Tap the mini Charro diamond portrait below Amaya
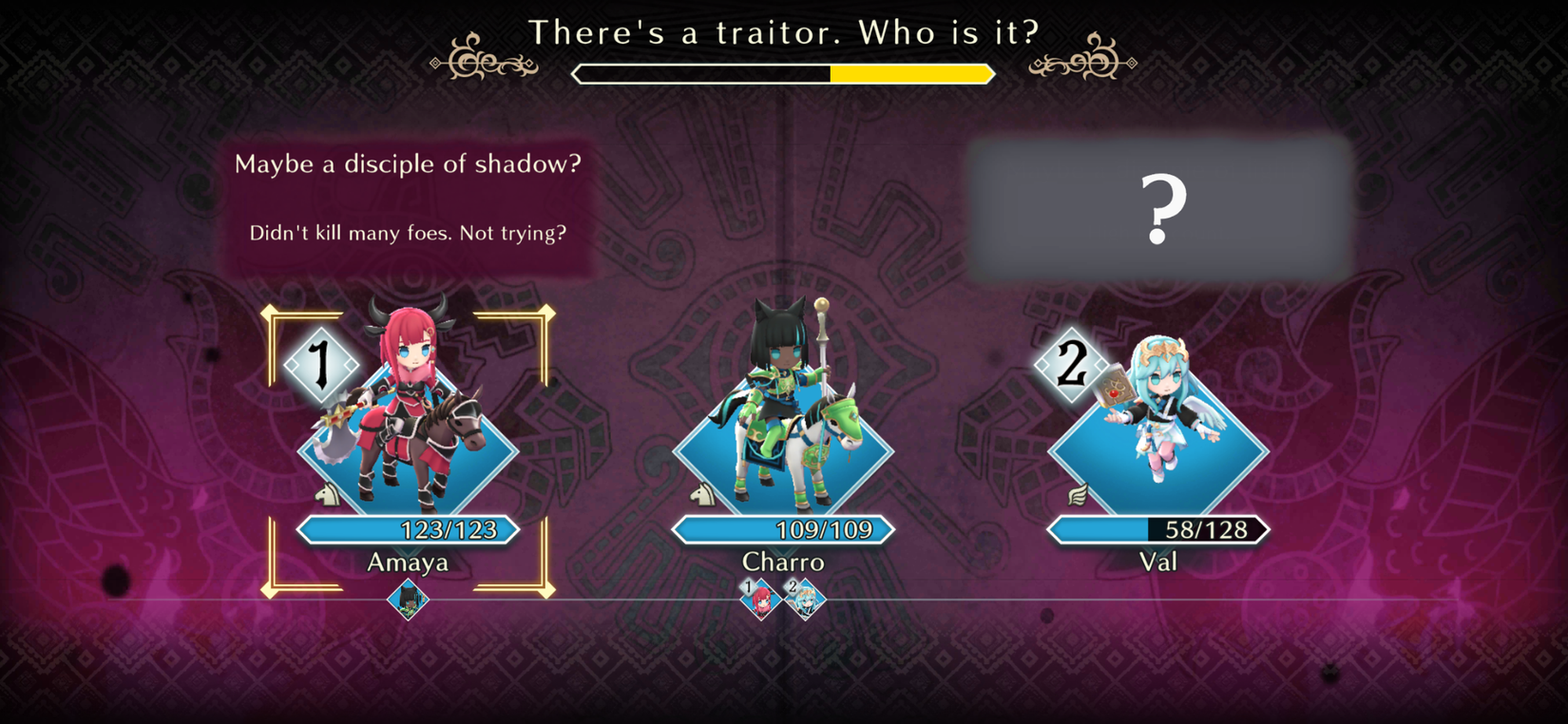This screenshot has height=724, width=1568. point(409,600)
